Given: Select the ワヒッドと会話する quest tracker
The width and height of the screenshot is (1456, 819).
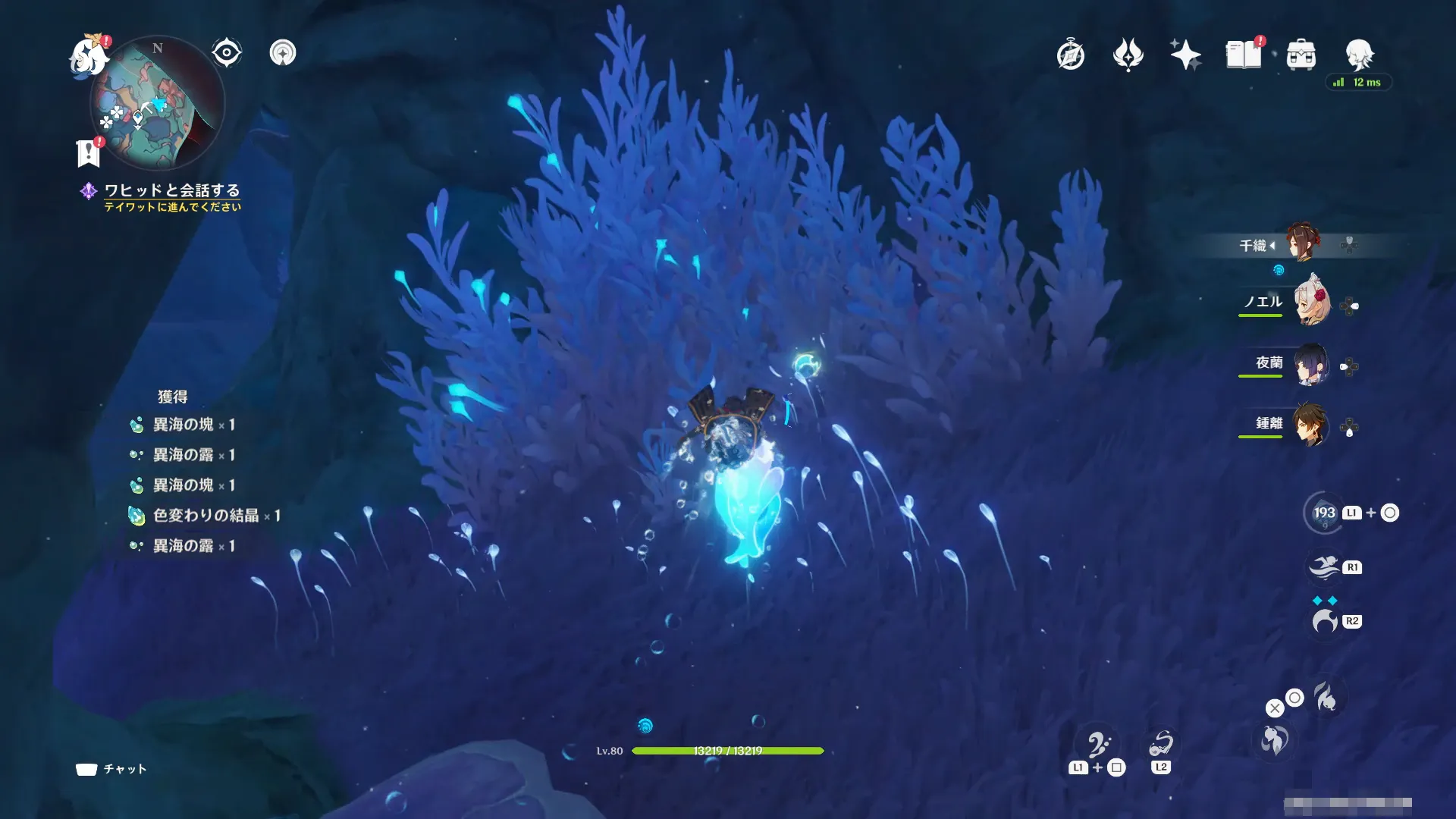Looking at the screenshot, I should [171, 190].
